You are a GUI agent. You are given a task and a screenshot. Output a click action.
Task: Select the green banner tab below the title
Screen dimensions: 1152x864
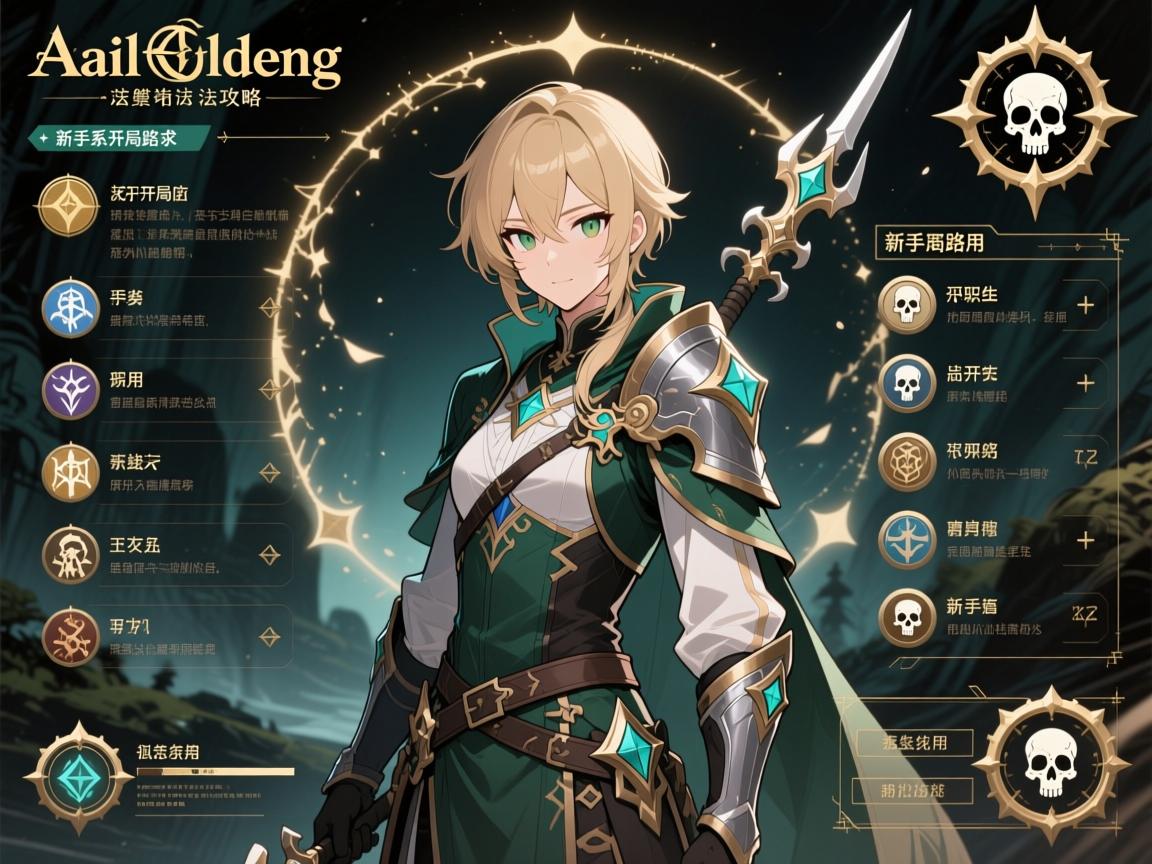coord(118,138)
